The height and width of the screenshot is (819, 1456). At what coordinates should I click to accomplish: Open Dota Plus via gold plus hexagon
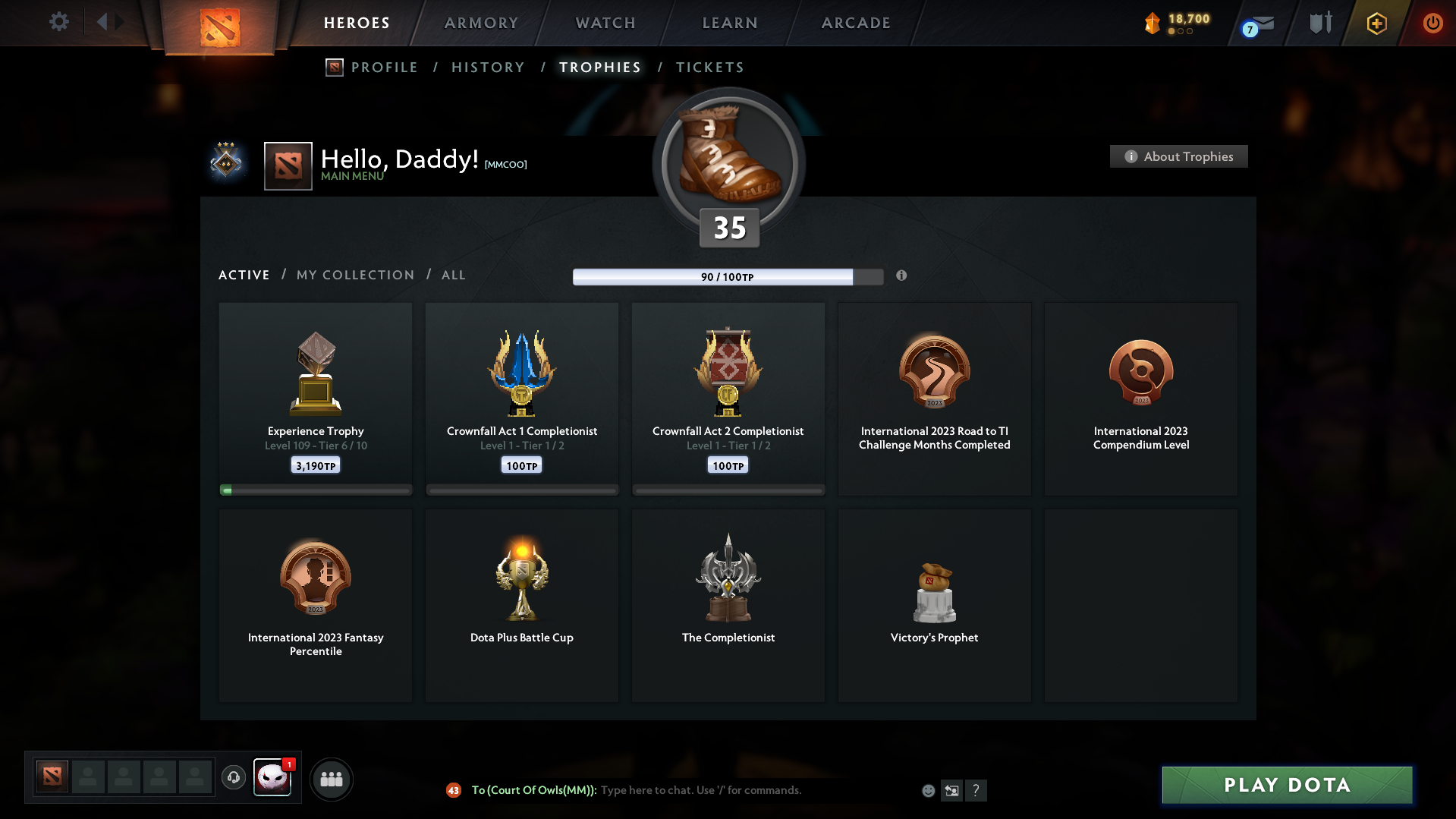click(x=1376, y=23)
